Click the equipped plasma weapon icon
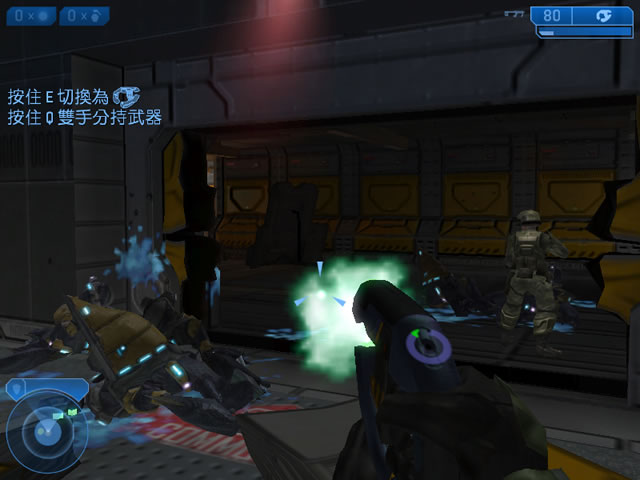This screenshot has height=480, width=640. 604,16
